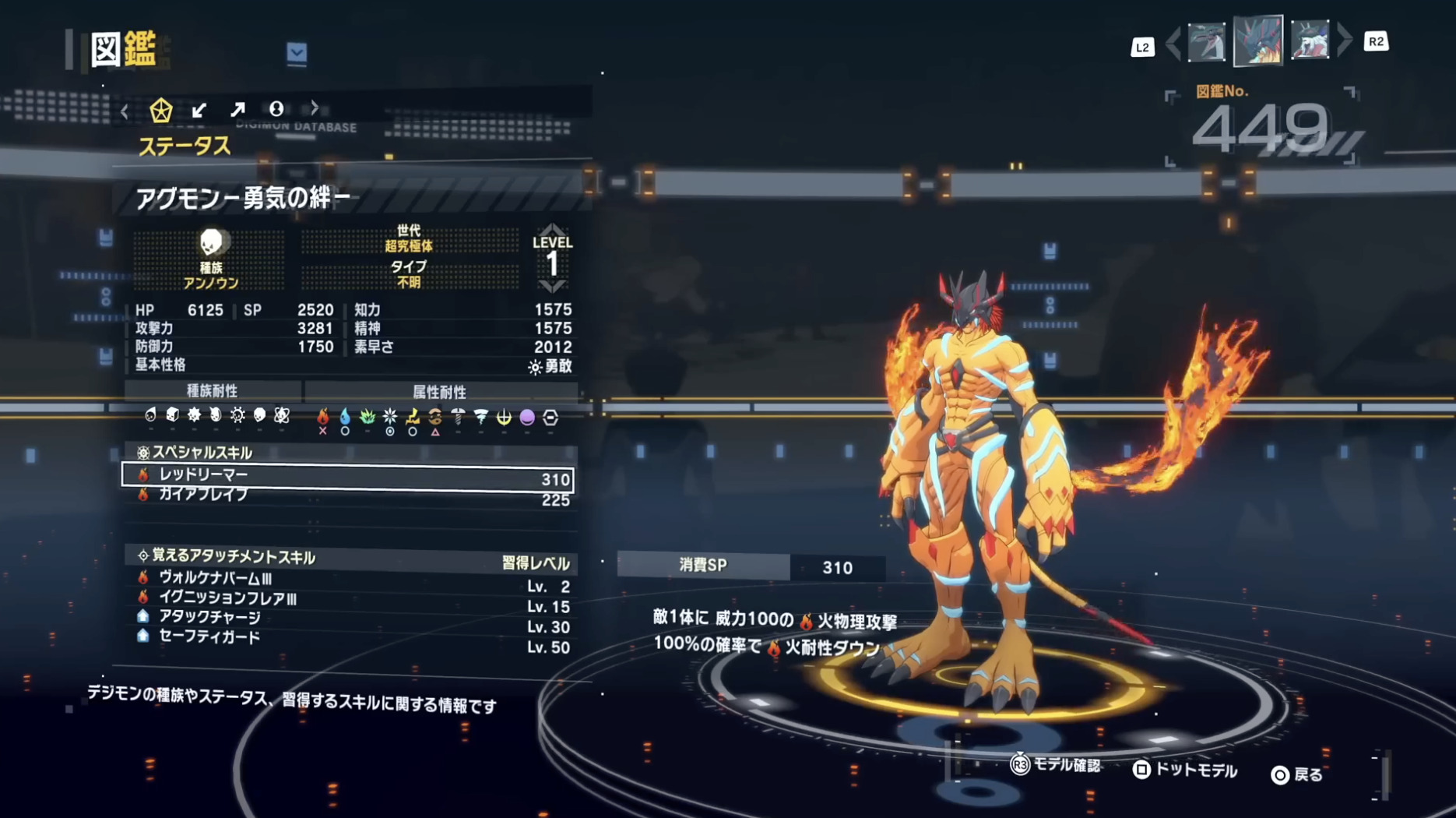
Task: Click the electric attribute resistance icon
Action: [412, 418]
